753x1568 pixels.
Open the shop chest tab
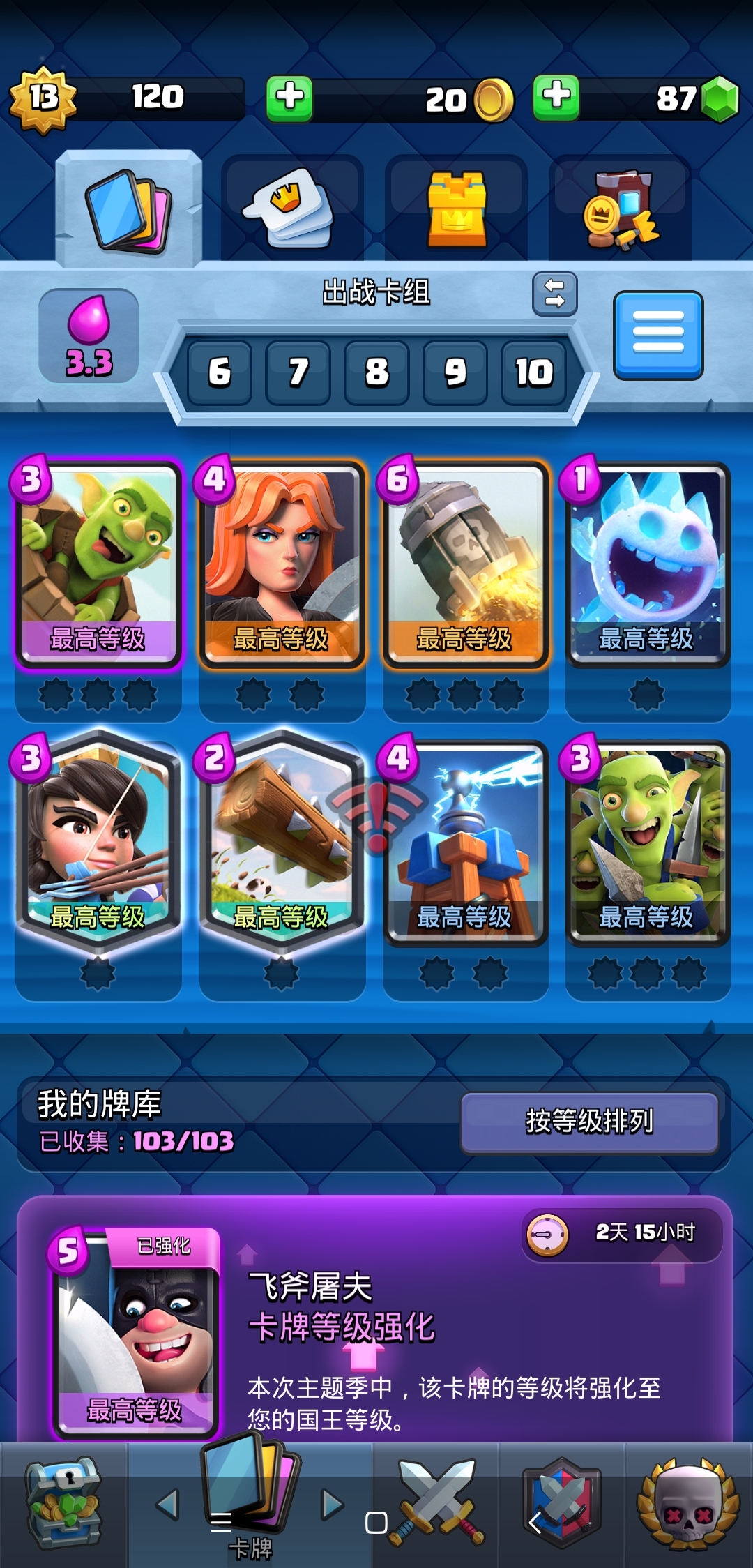[x=63, y=1503]
